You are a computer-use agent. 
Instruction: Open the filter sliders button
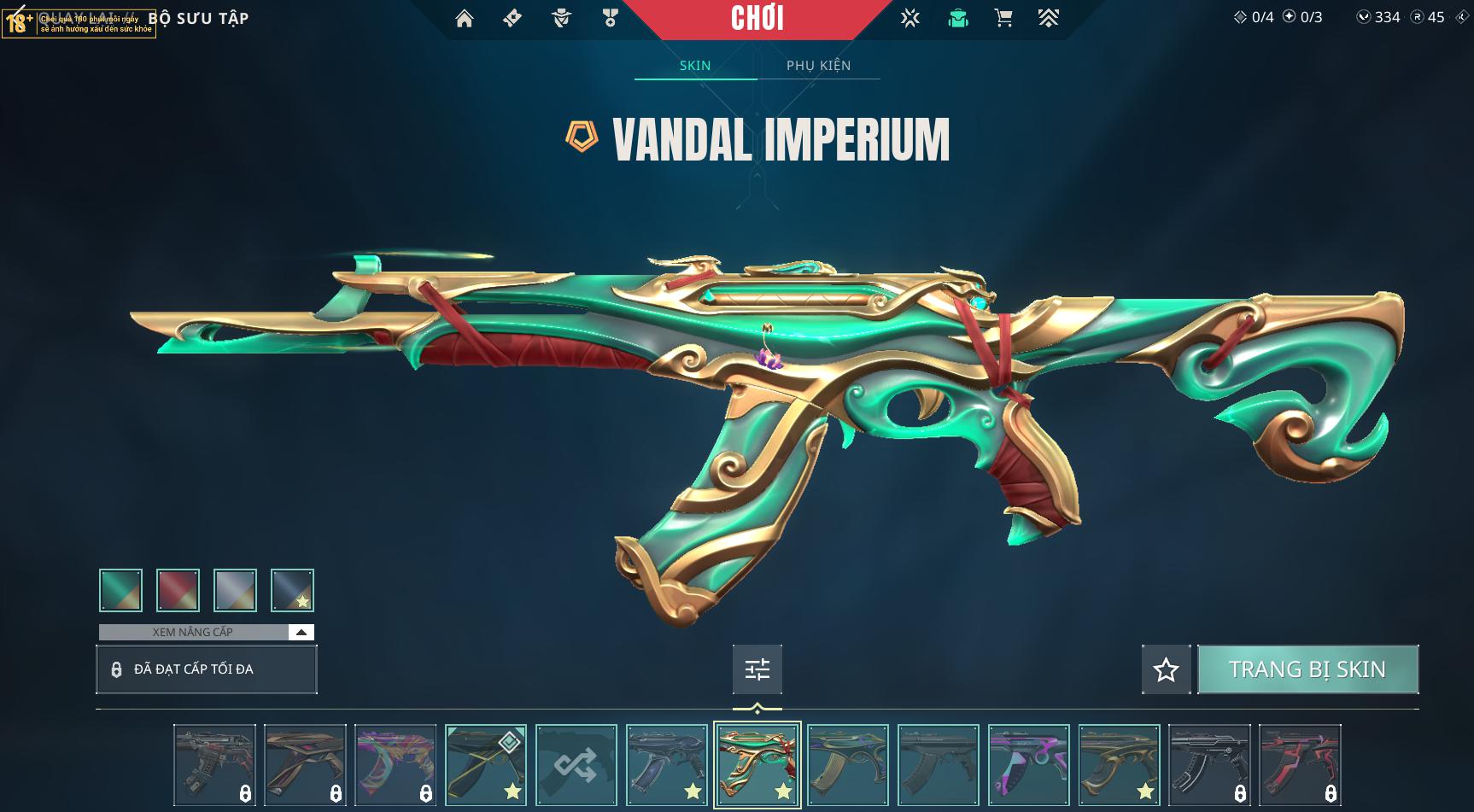pos(757,669)
